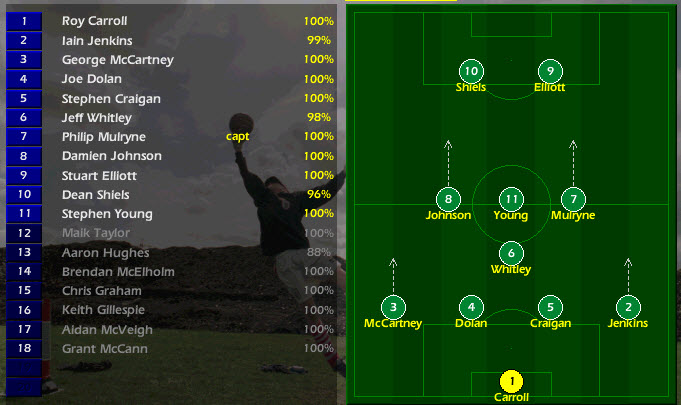
Task: Click Philip Mulryne's captain row
Action: [x=103, y=136]
